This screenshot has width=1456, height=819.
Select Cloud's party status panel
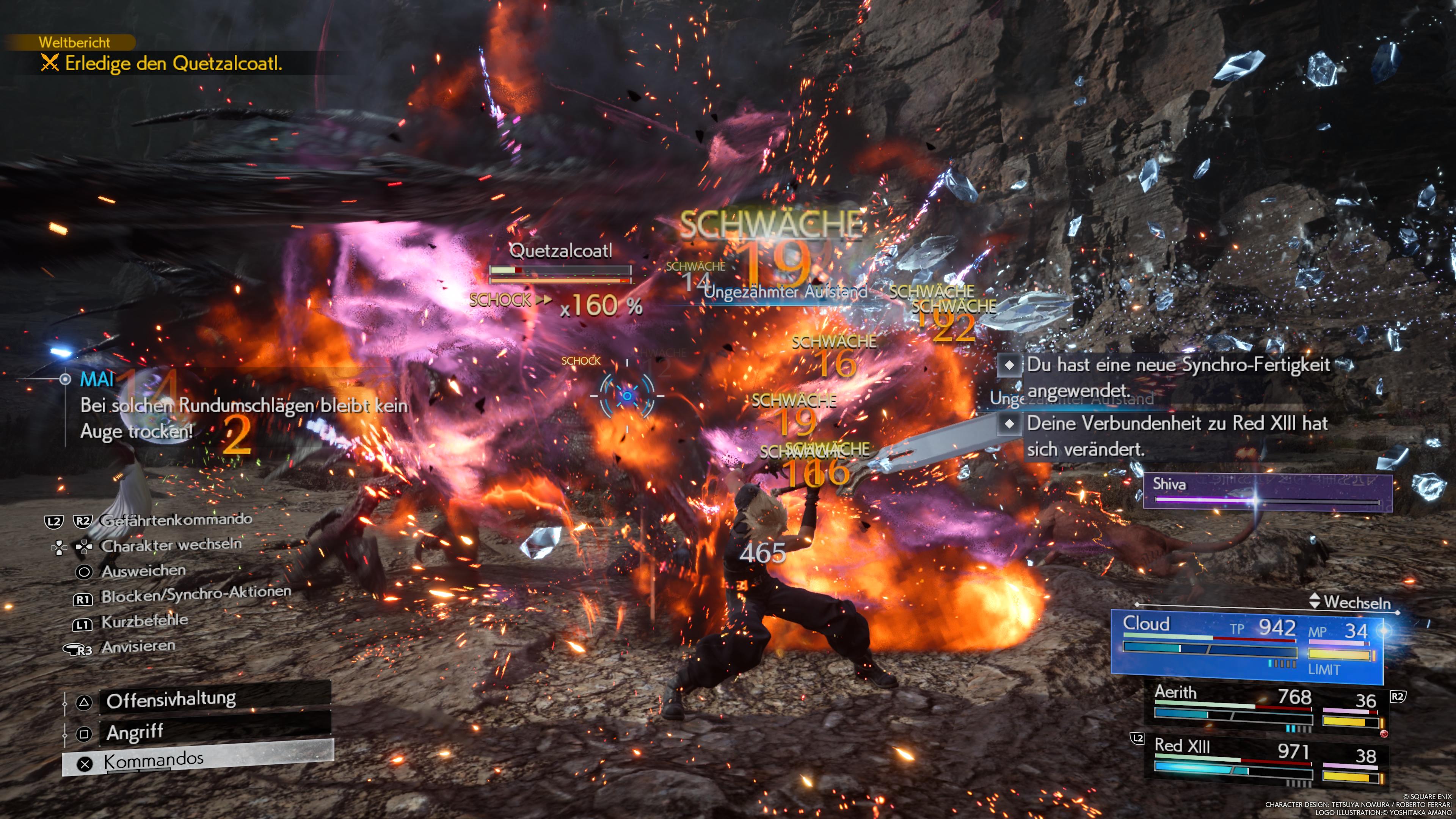tap(1246, 645)
